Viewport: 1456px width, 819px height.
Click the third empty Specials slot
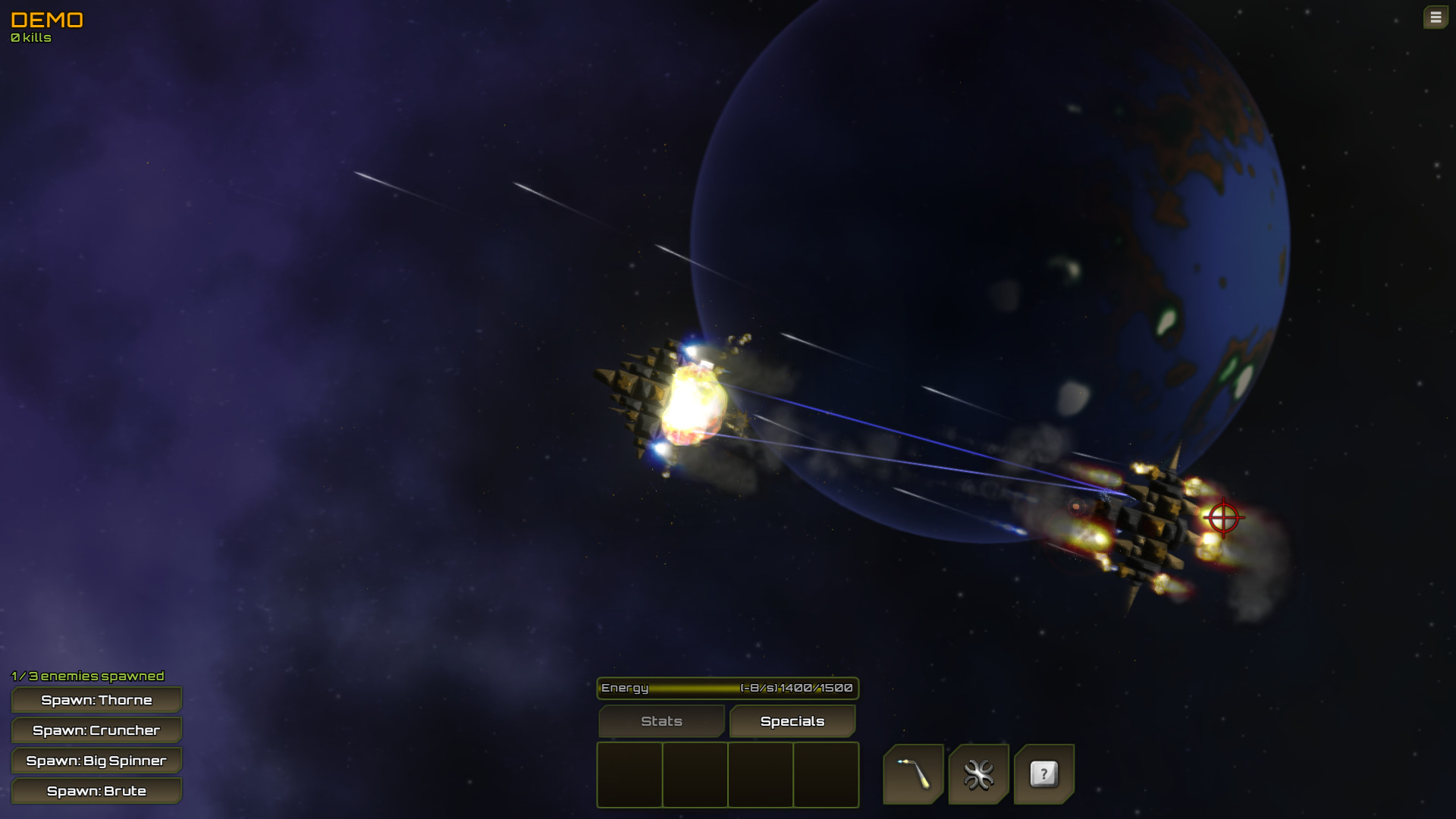pos(761,775)
